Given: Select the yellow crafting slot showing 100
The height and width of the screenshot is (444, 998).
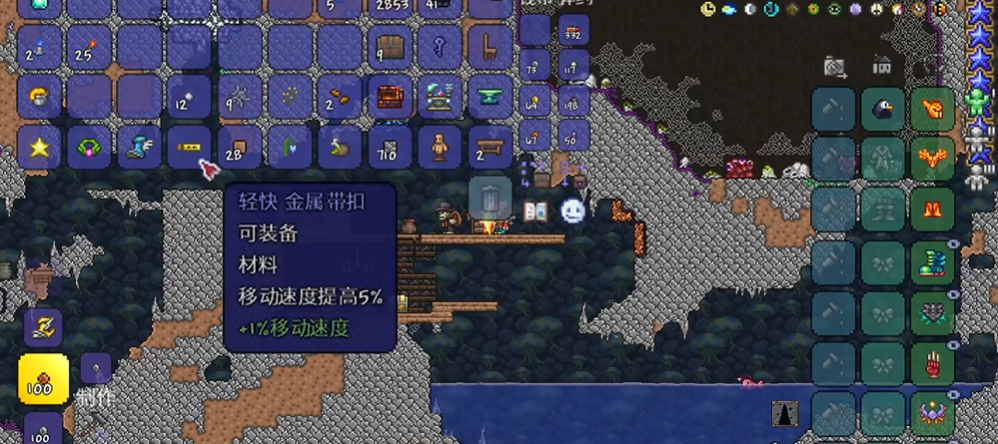Looking at the screenshot, I should (x=43, y=379).
